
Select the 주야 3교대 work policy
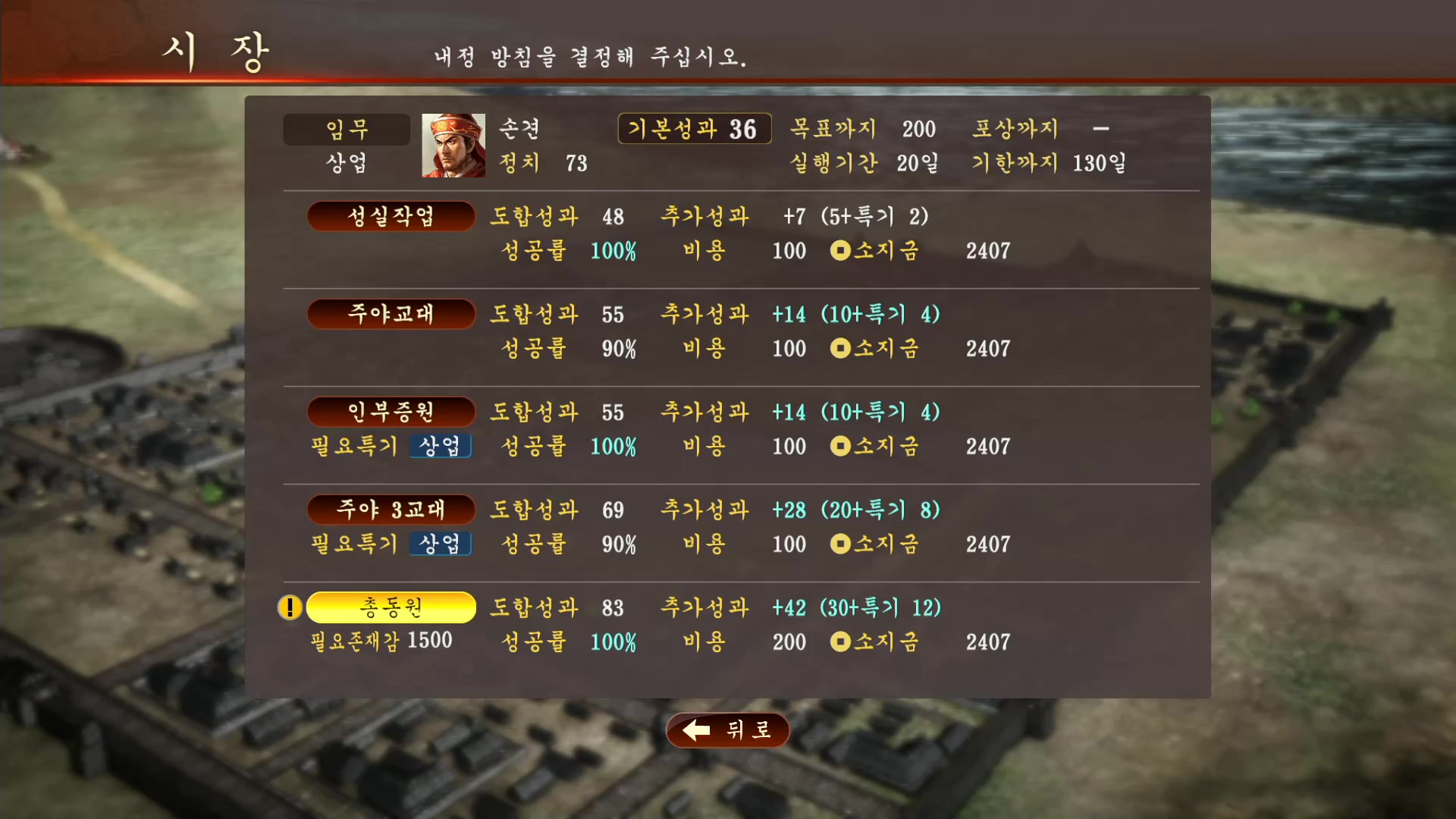click(x=391, y=510)
